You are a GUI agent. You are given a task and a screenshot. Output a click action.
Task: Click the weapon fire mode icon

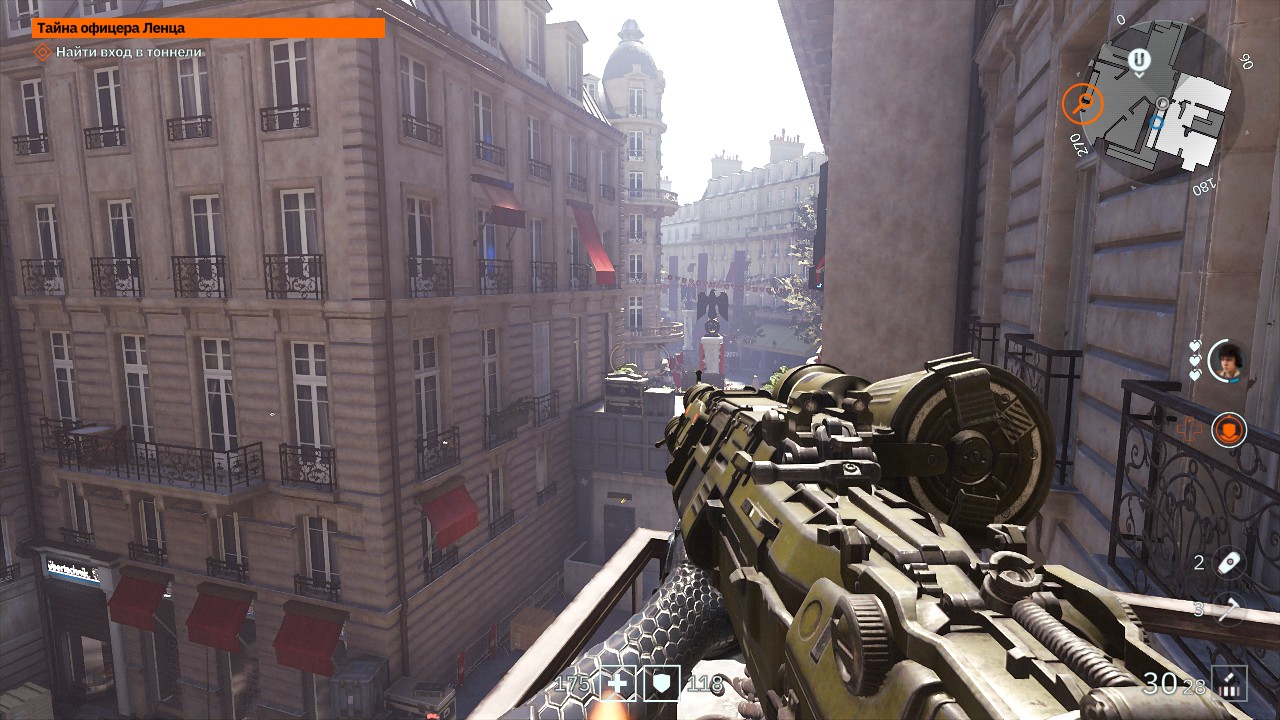pos(1229,683)
